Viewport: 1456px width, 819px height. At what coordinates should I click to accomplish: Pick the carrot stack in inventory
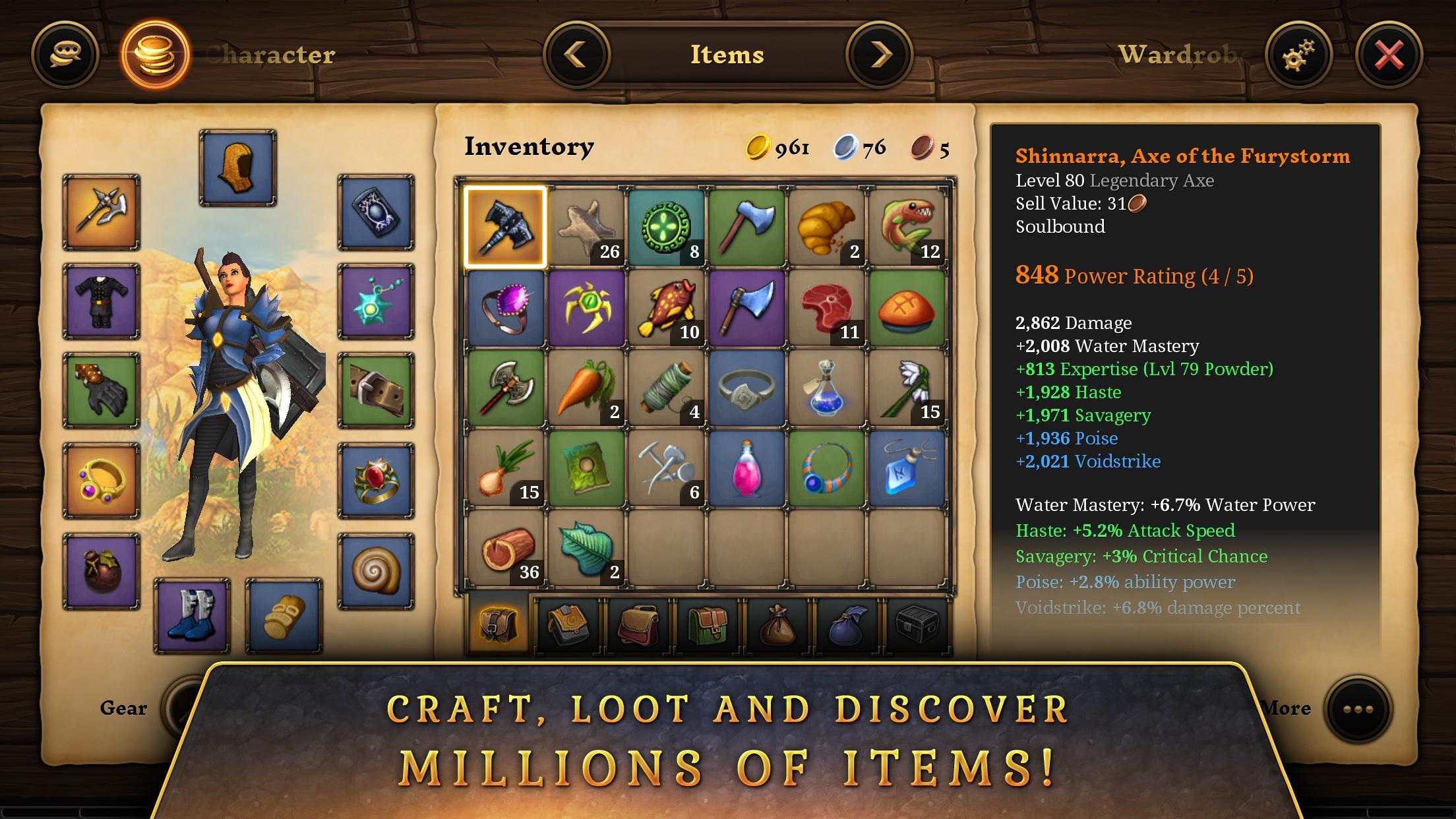point(586,388)
